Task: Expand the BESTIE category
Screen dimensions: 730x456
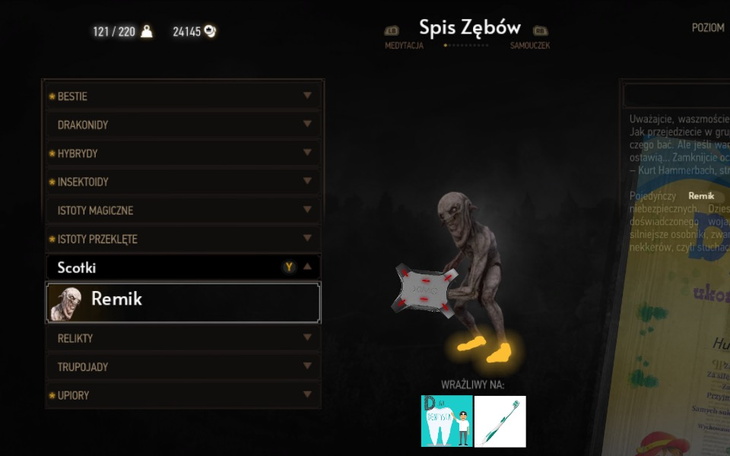Action: pos(182,96)
